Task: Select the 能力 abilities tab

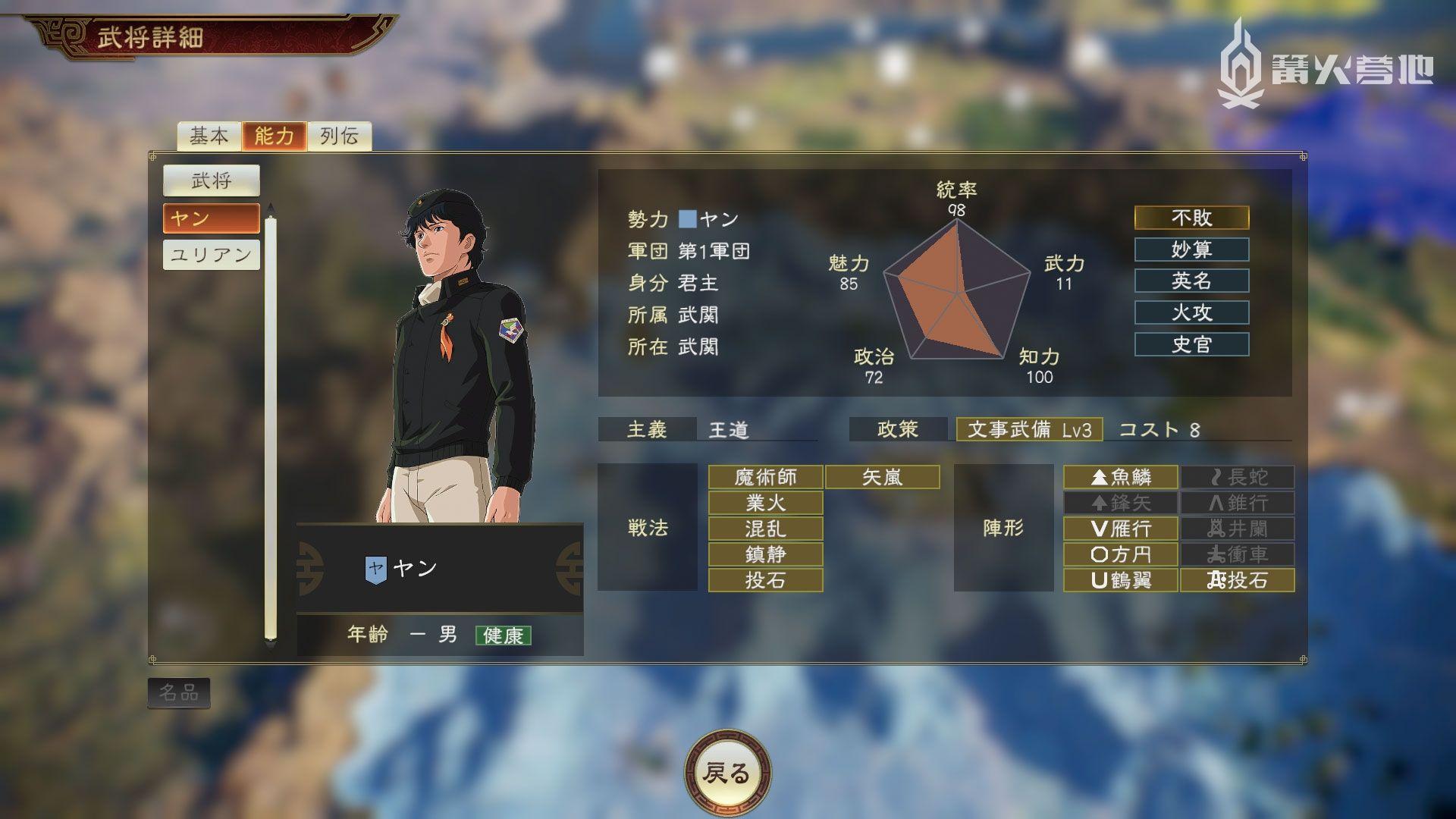Action: pos(274,136)
